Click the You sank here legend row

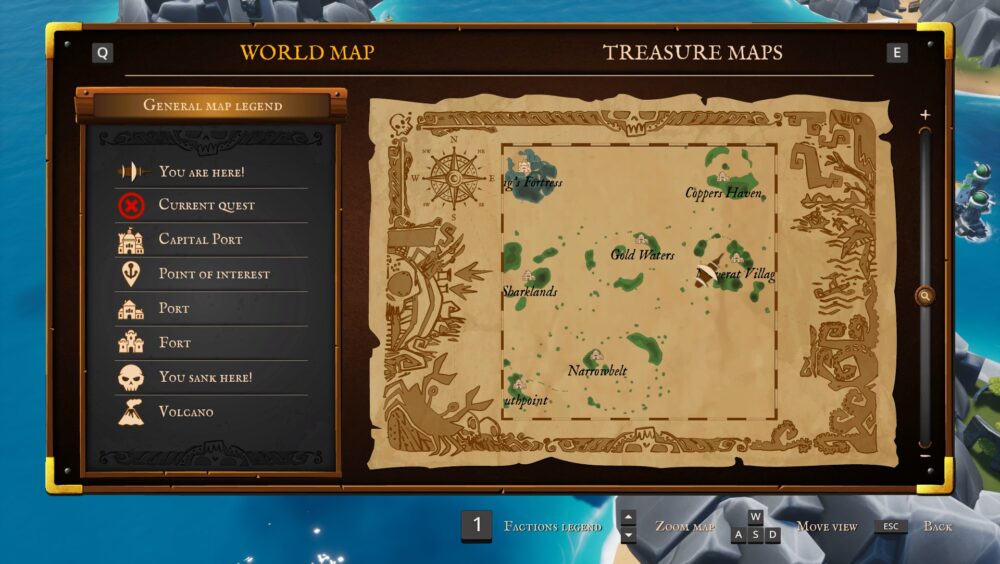205,378
